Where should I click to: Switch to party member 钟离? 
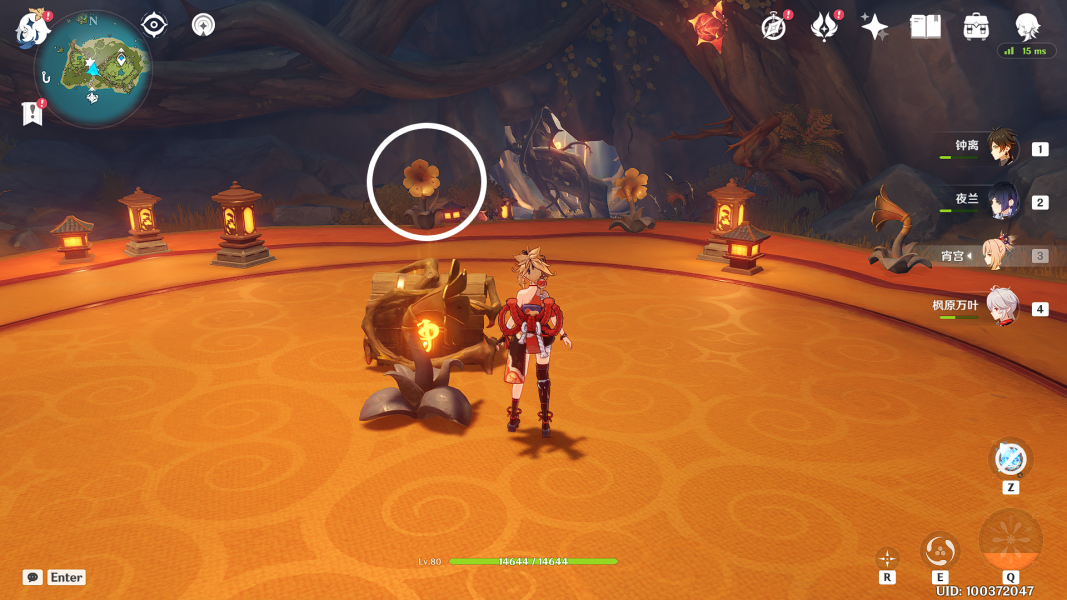tap(1001, 148)
